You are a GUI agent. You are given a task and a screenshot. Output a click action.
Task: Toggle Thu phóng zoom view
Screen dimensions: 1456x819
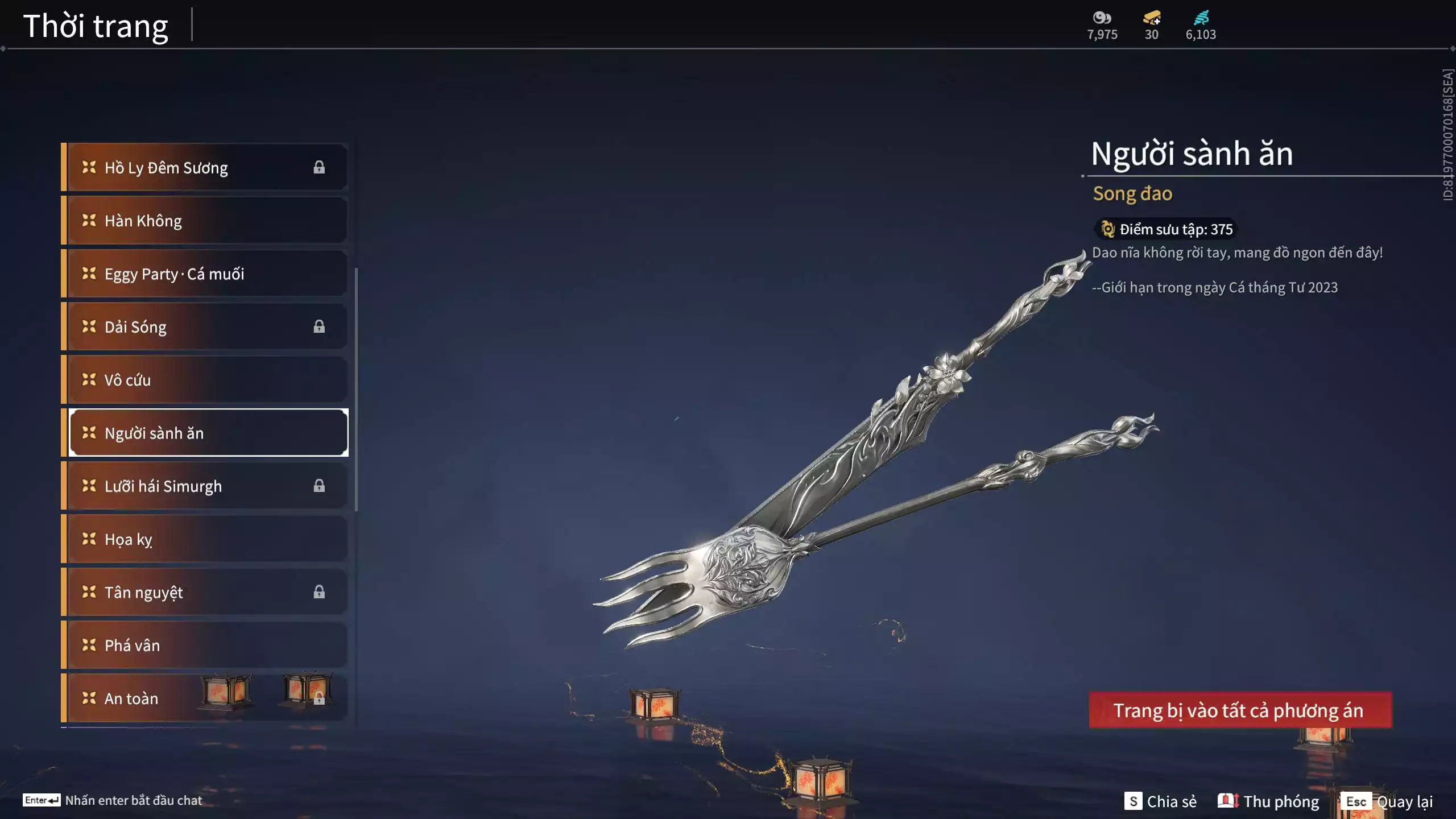[x=1268, y=801]
